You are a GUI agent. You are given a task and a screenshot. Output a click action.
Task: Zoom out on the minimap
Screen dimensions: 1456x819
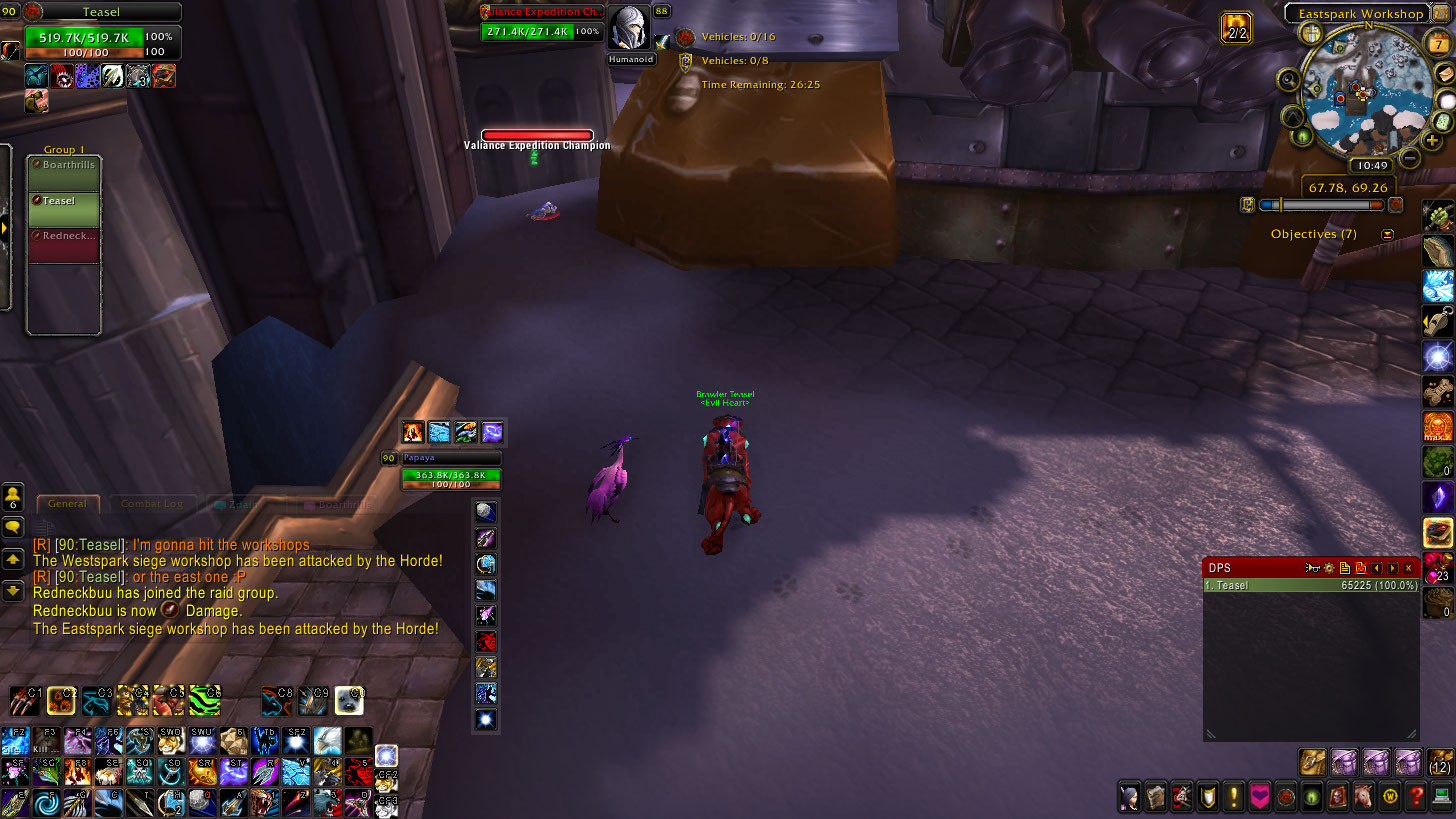1410,158
